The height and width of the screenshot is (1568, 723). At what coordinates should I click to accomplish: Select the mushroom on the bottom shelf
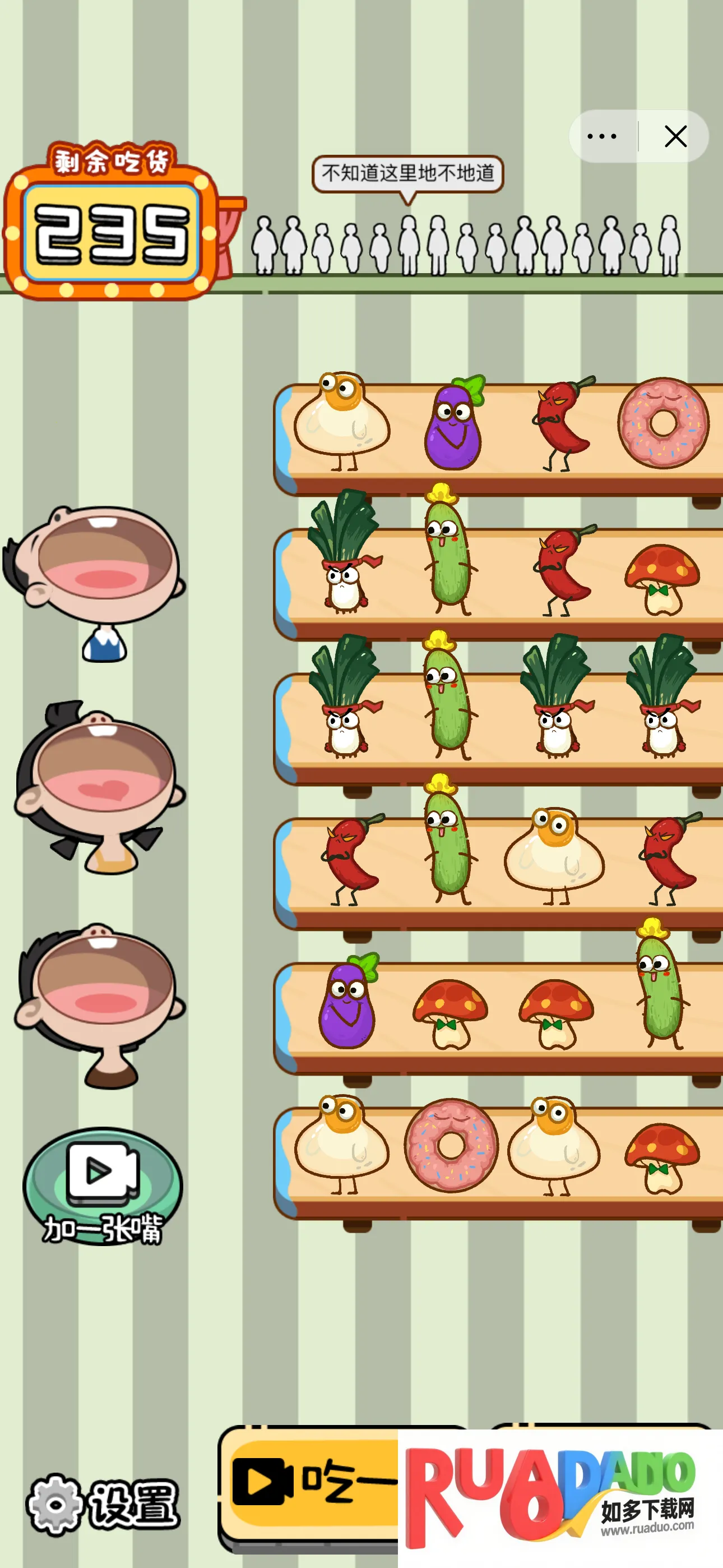(x=662, y=1156)
